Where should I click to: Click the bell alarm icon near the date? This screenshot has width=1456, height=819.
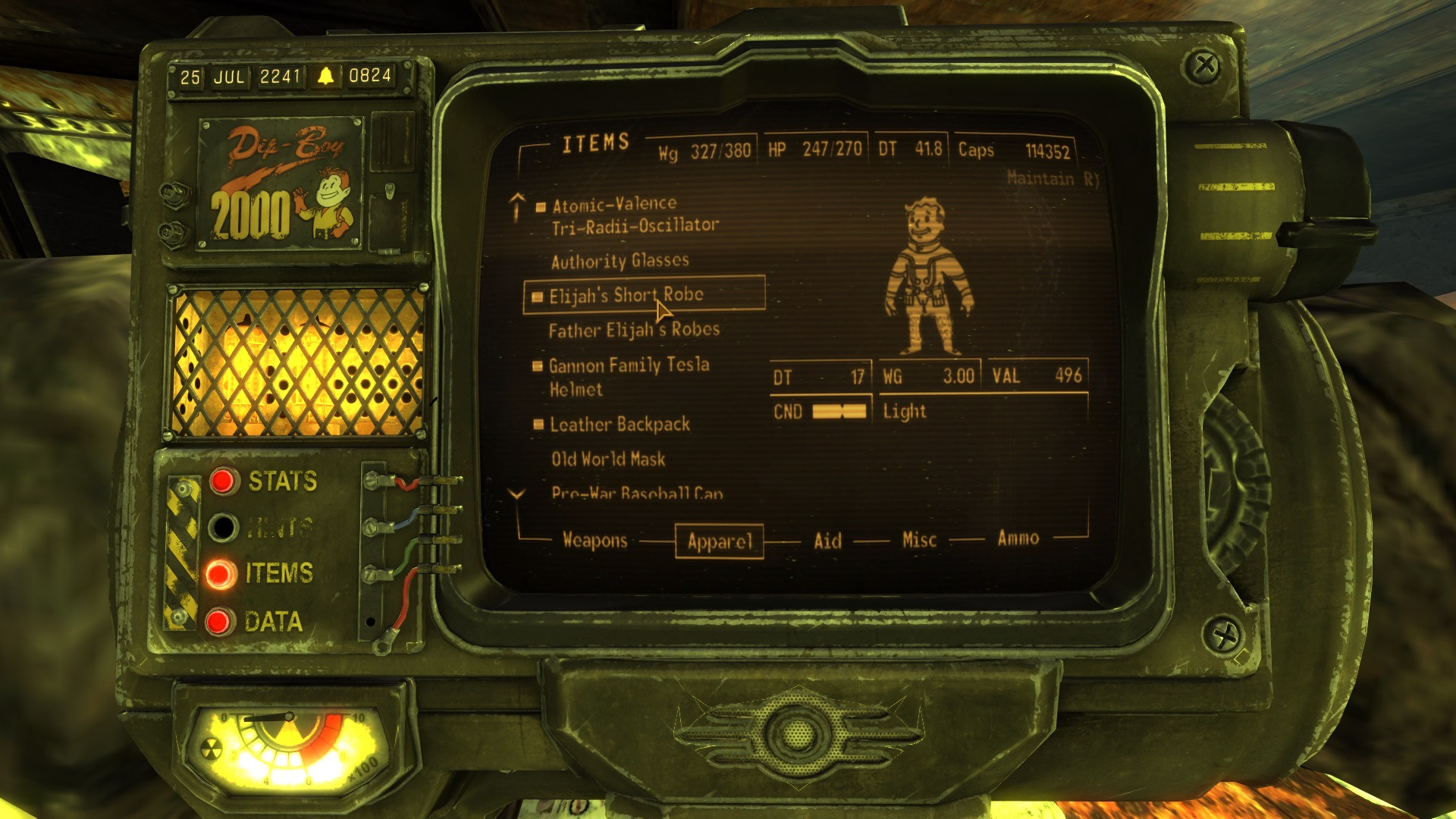point(325,76)
